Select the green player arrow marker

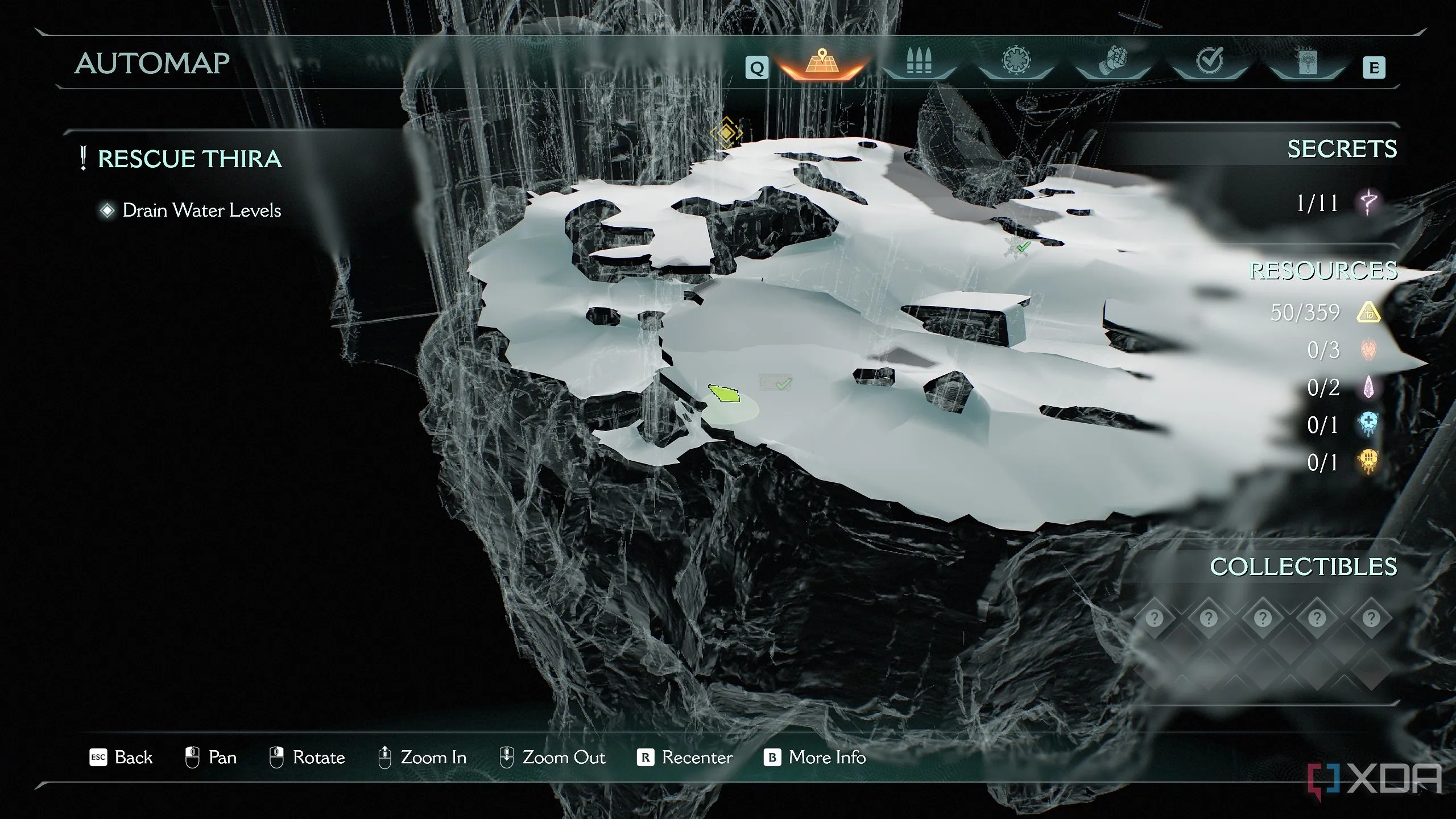point(724,393)
